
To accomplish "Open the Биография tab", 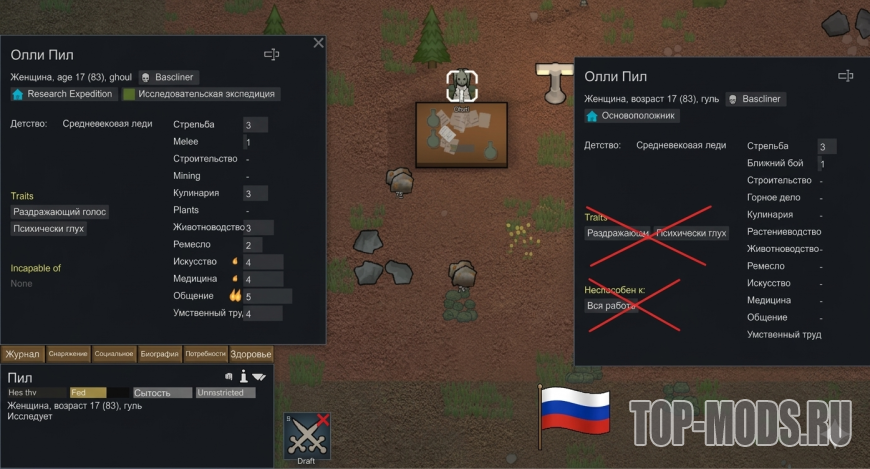I will point(159,353).
